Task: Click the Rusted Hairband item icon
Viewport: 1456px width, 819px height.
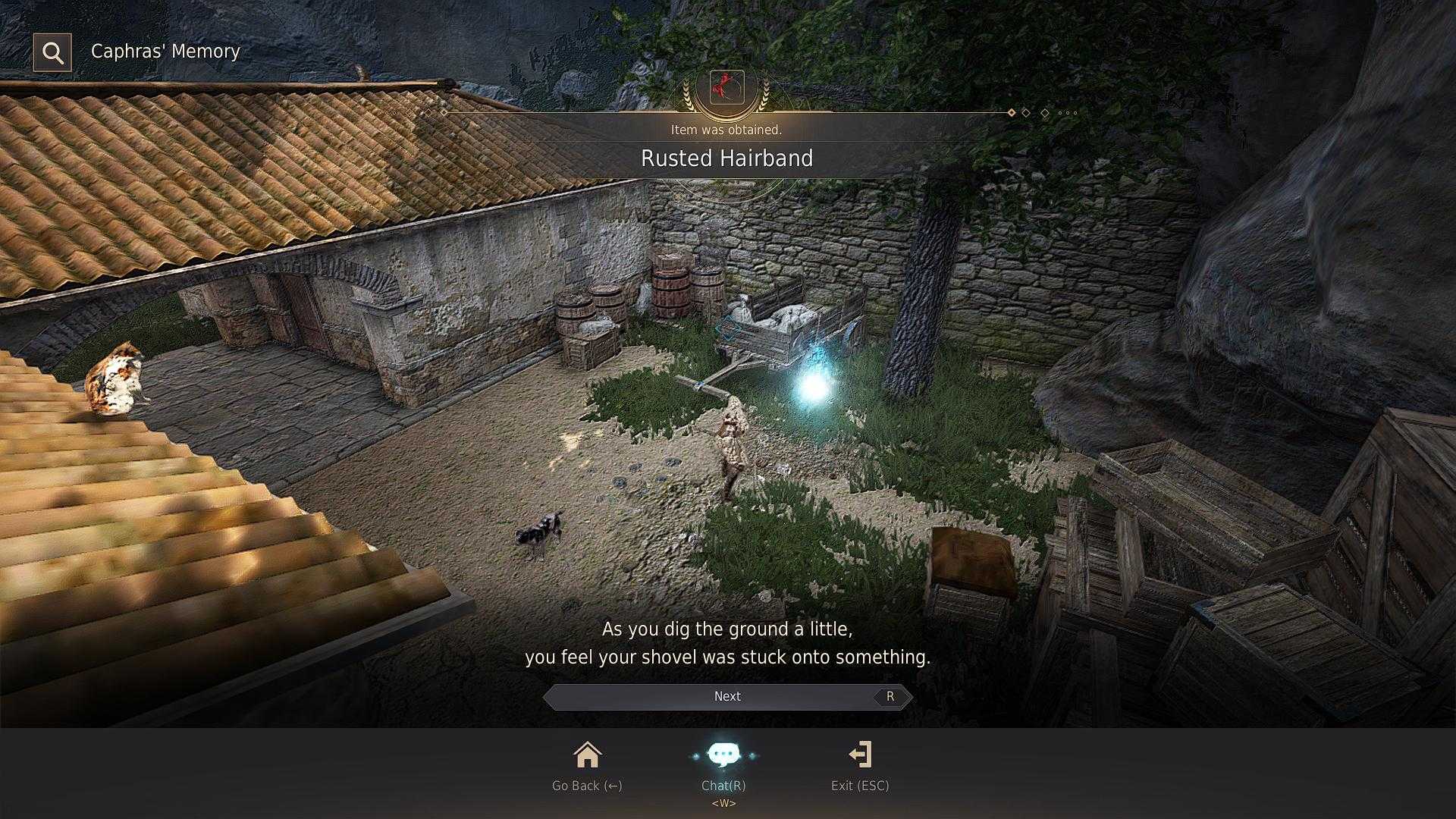Action: [x=726, y=87]
